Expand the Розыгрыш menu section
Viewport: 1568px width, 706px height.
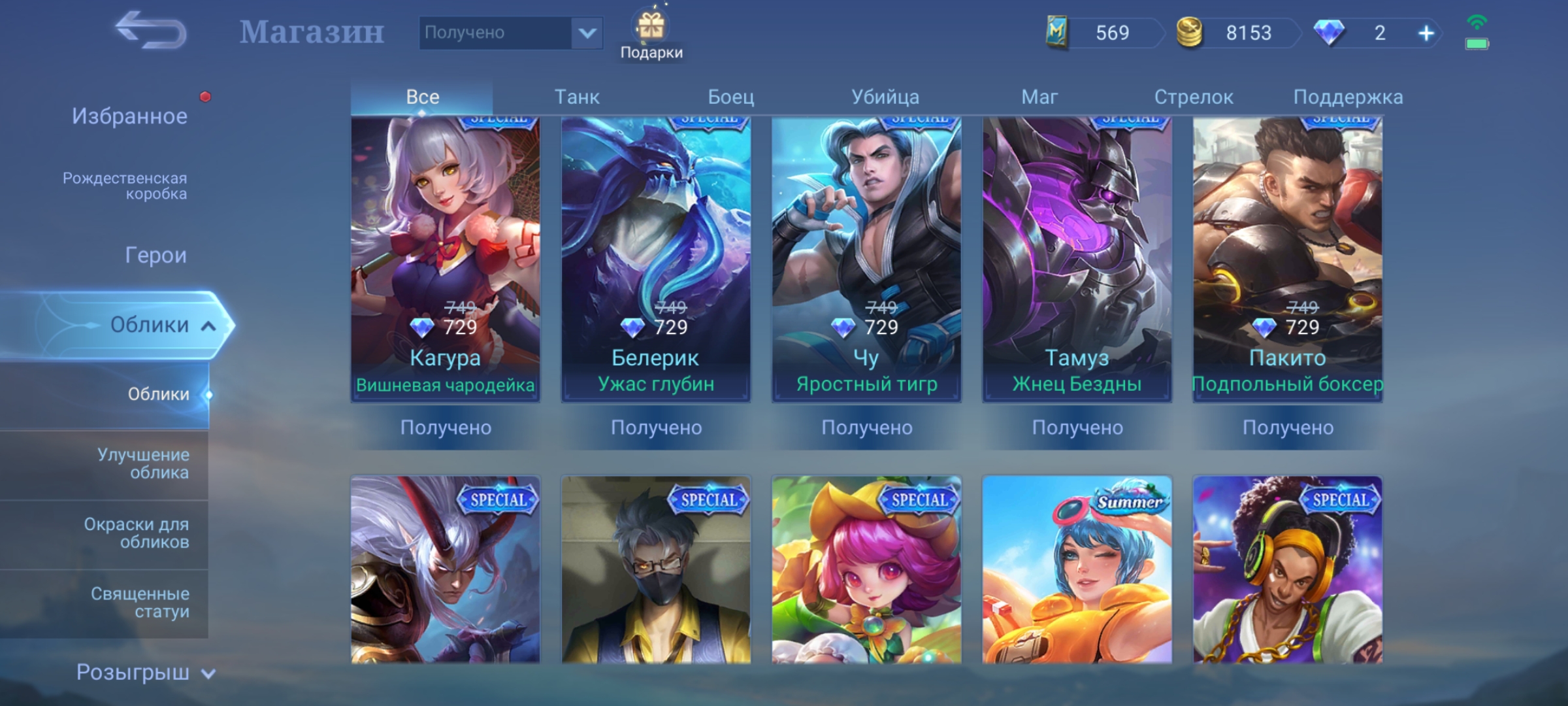pyautogui.click(x=145, y=672)
